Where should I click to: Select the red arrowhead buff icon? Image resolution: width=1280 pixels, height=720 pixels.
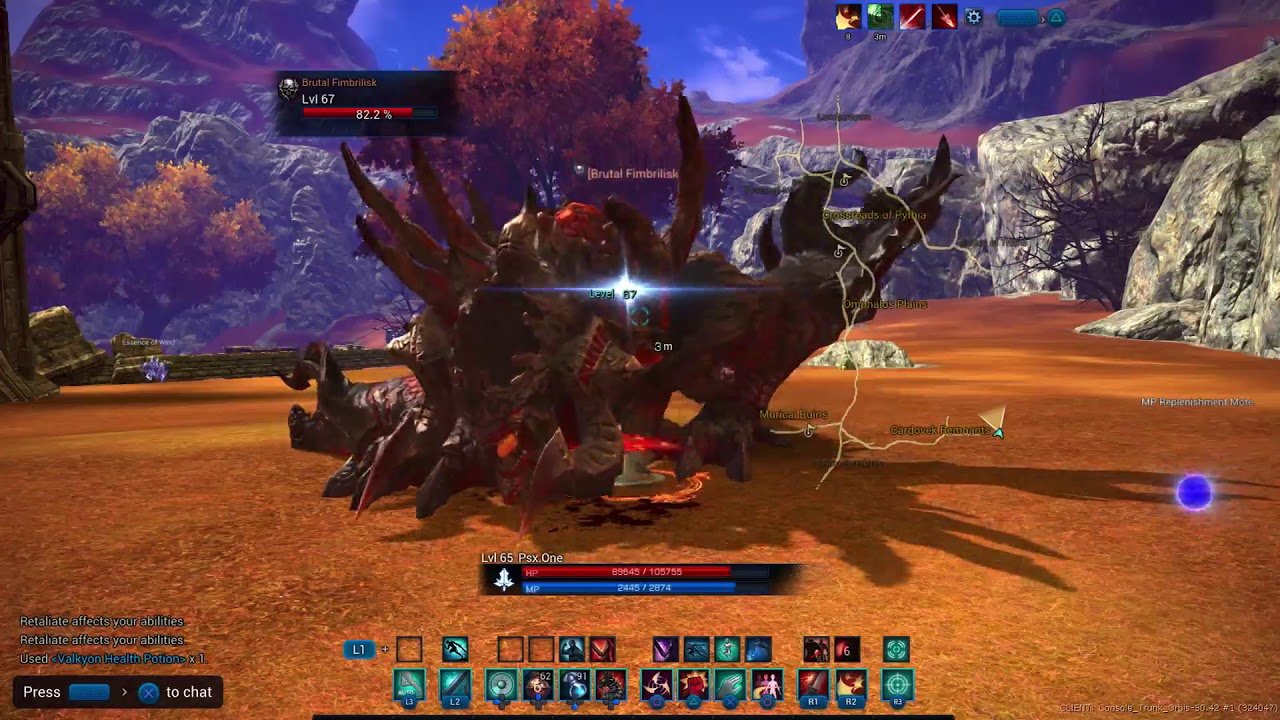point(945,17)
